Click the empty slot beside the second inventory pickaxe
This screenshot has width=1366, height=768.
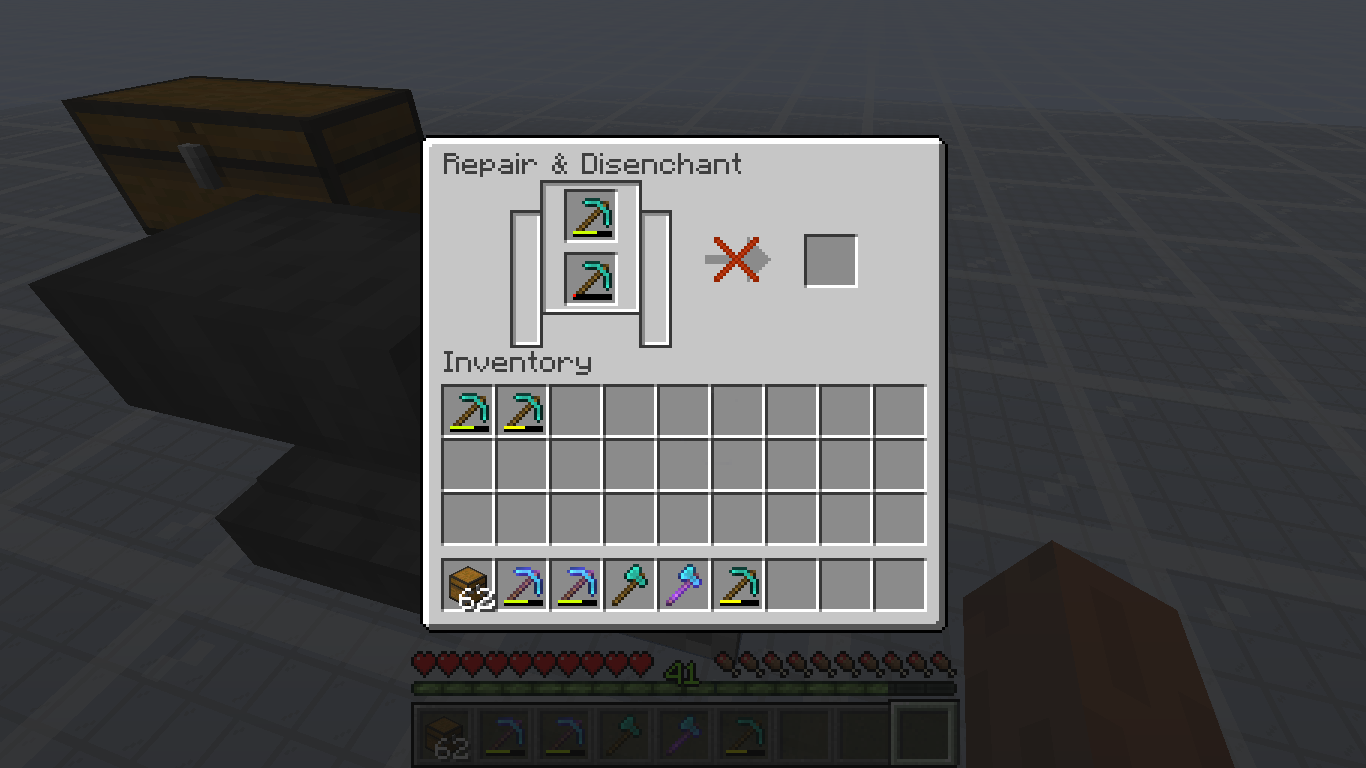pos(575,410)
